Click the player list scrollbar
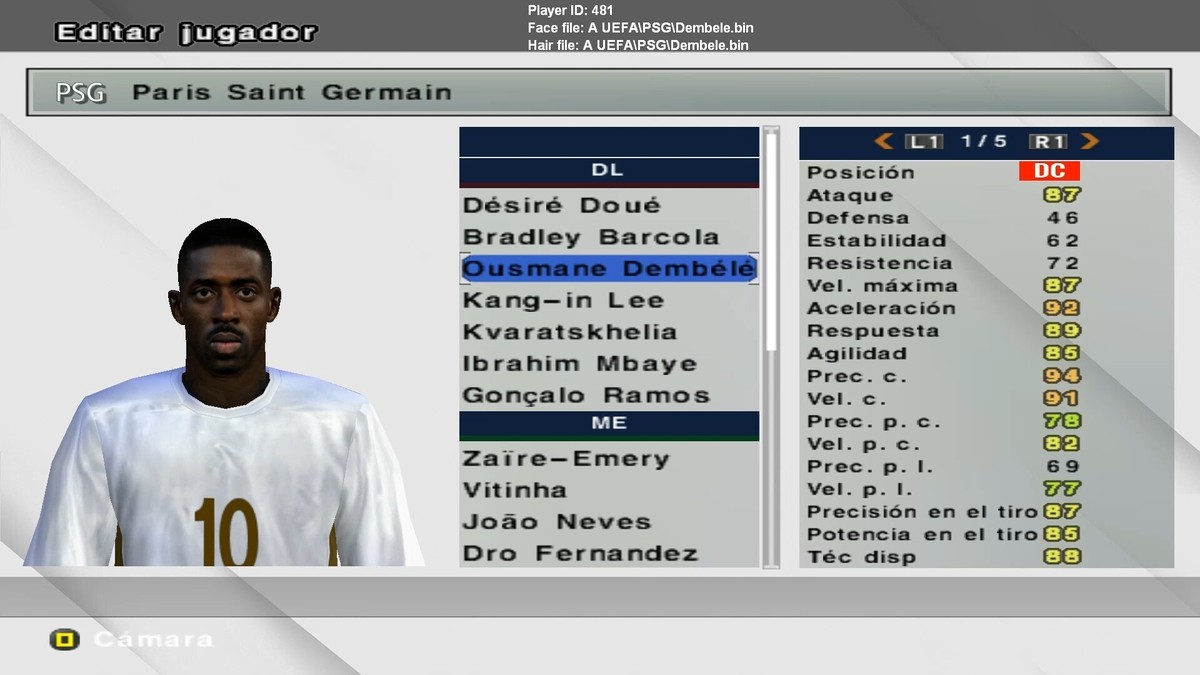This screenshot has width=1200, height=675. point(770,240)
